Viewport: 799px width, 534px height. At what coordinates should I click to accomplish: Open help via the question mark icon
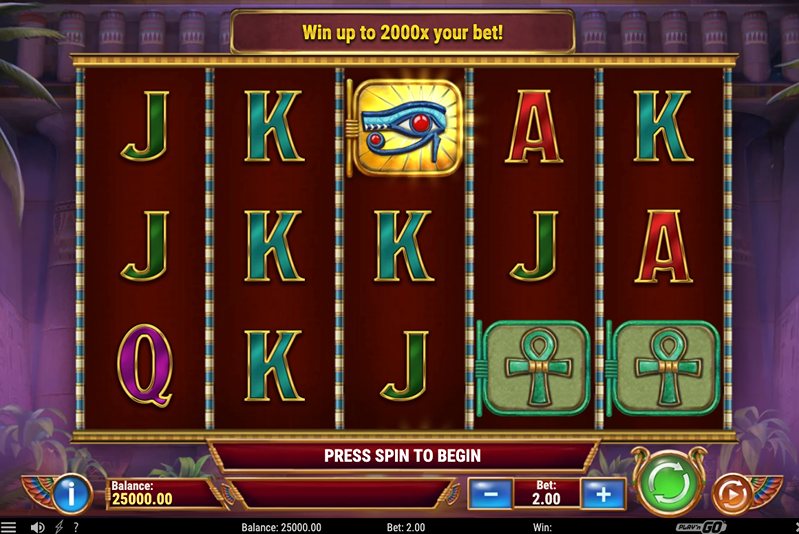click(76, 526)
